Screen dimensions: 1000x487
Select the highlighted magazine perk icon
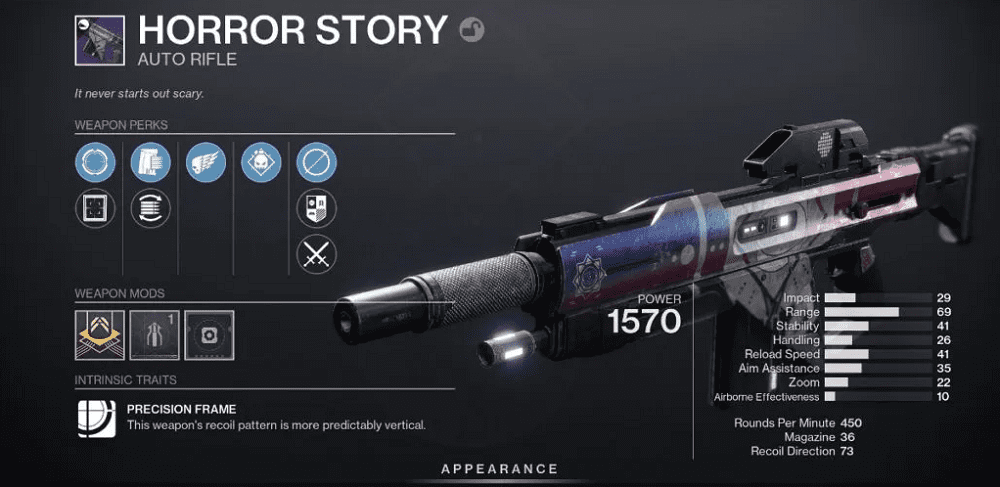150,162
